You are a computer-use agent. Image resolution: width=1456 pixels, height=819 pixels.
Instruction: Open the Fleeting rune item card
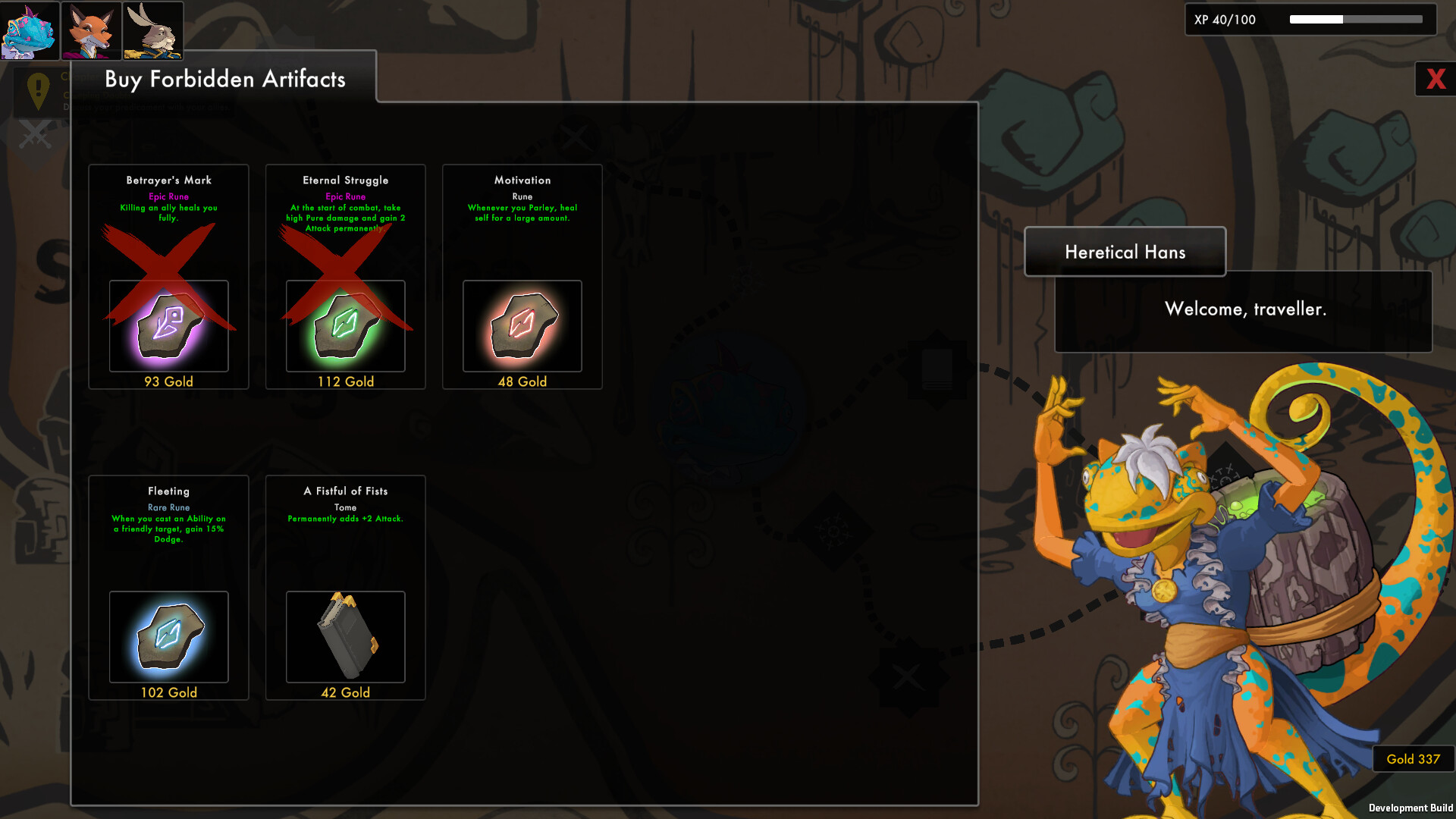point(168,588)
